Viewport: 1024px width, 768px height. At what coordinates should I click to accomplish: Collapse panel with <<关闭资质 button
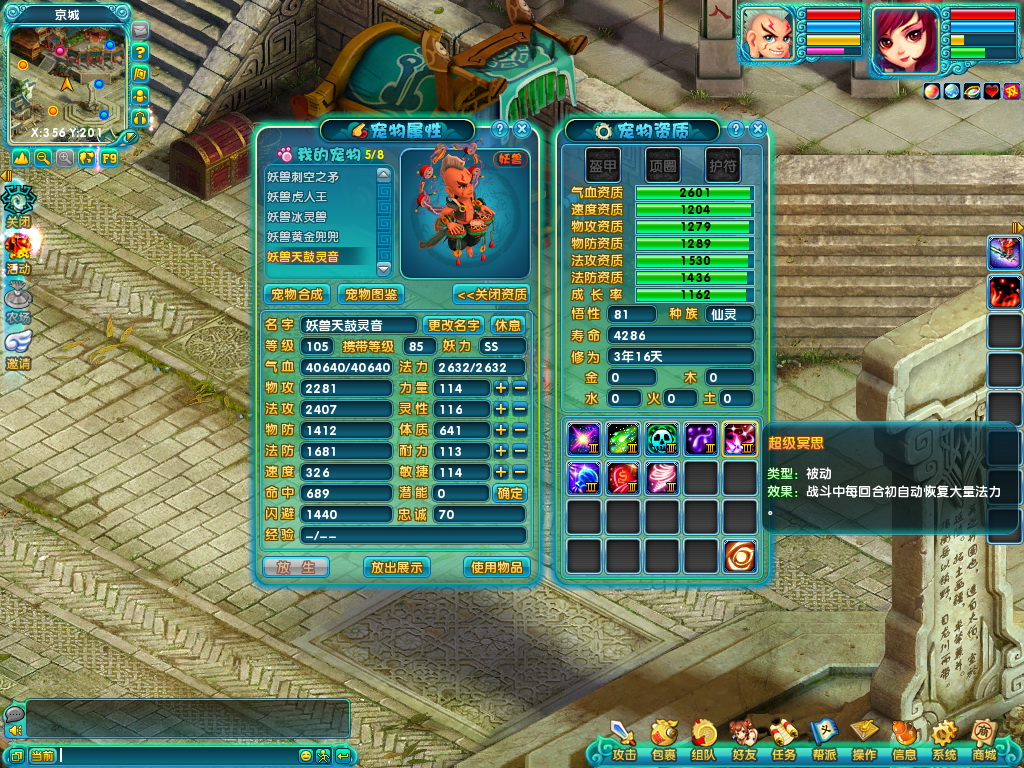click(490, 294)
